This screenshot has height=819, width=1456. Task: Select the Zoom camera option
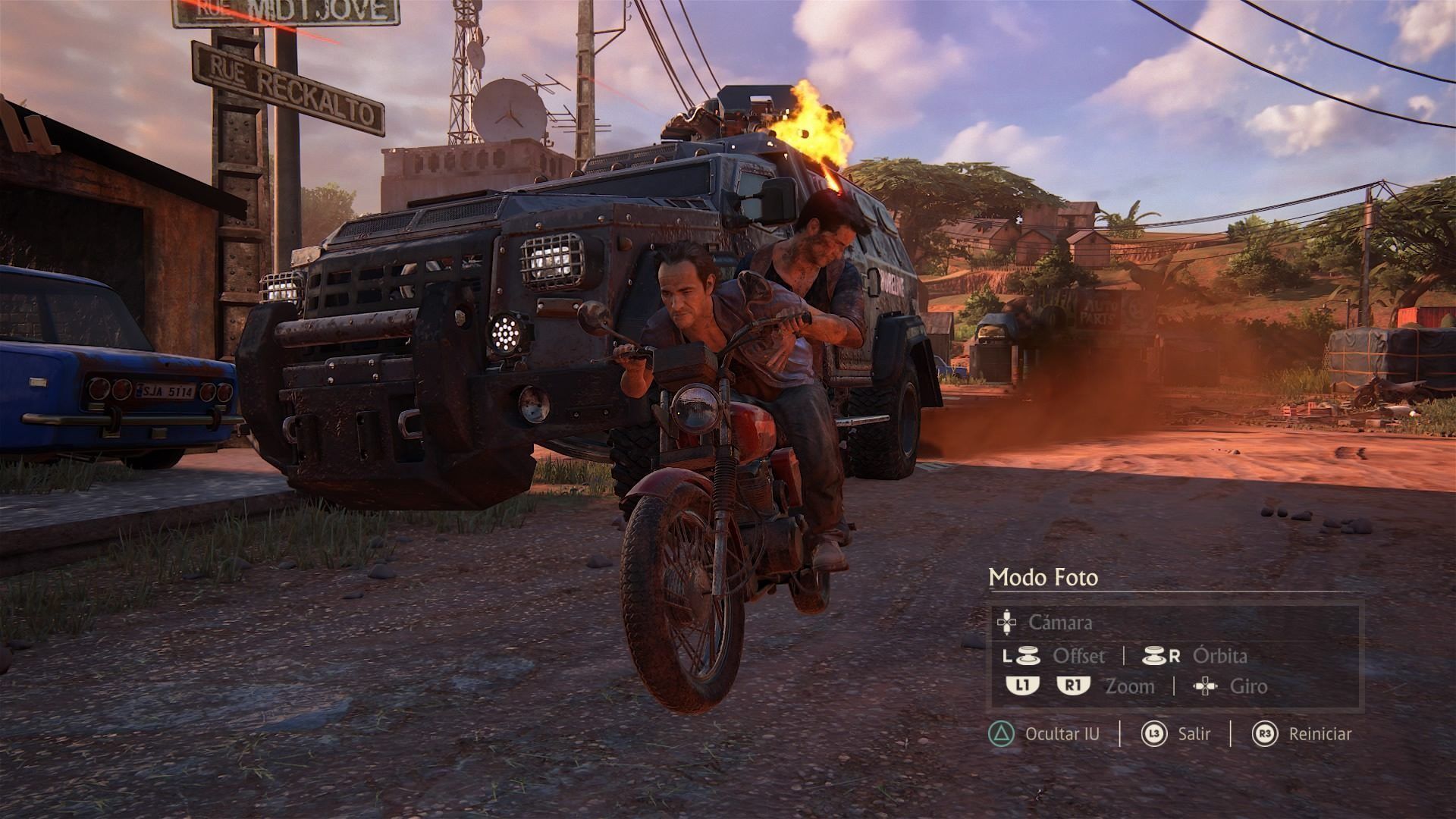click(1129, 687)
